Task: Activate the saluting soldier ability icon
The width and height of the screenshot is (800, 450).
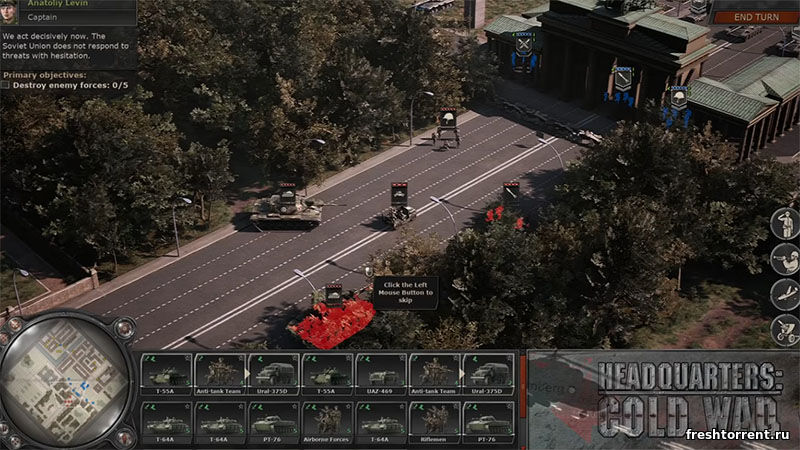Action: pos(785,224)
